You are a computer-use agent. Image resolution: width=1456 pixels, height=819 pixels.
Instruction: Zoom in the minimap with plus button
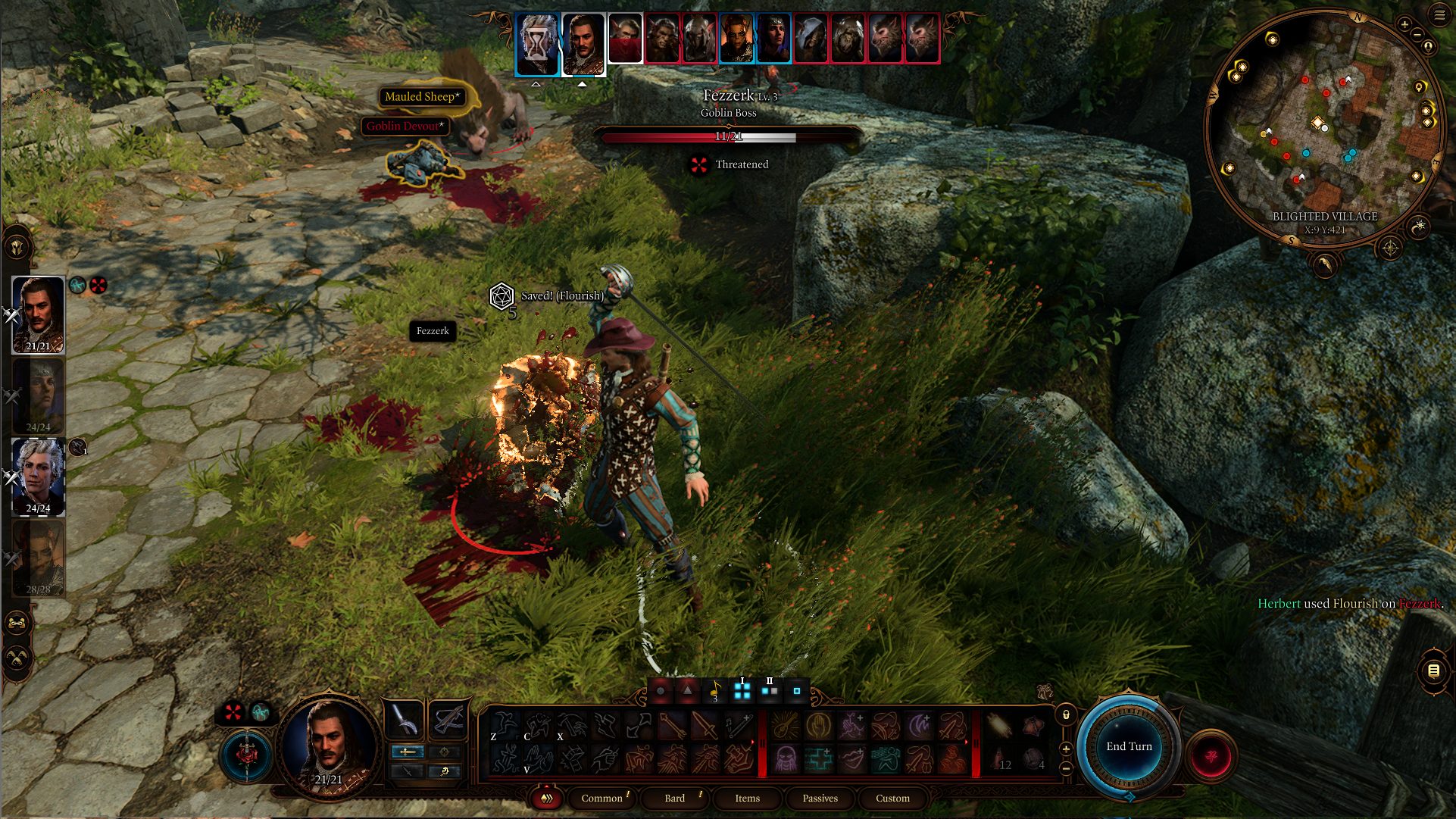click(x=1404, y=24)
